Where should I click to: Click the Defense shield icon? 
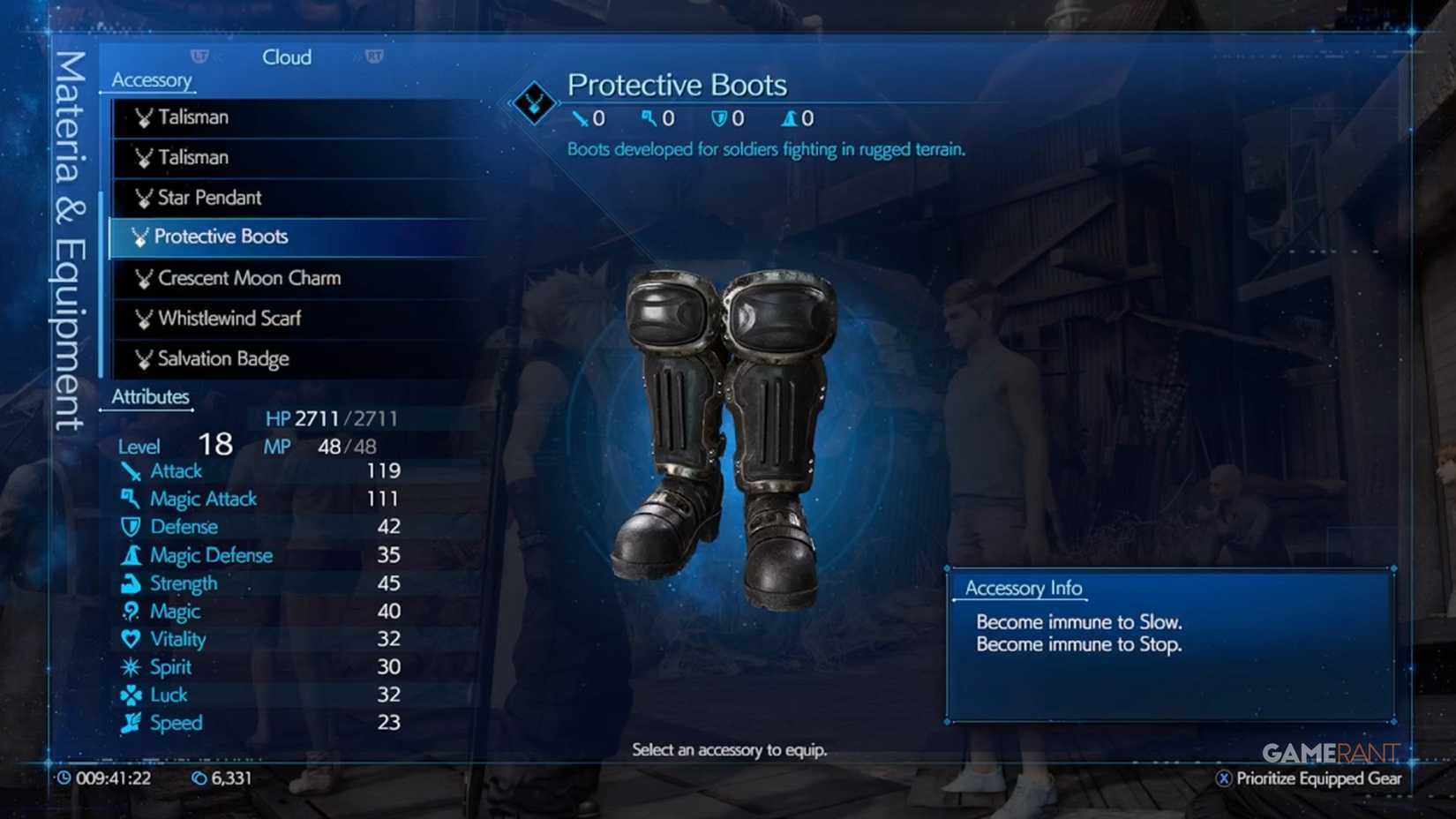coord(131,526)
